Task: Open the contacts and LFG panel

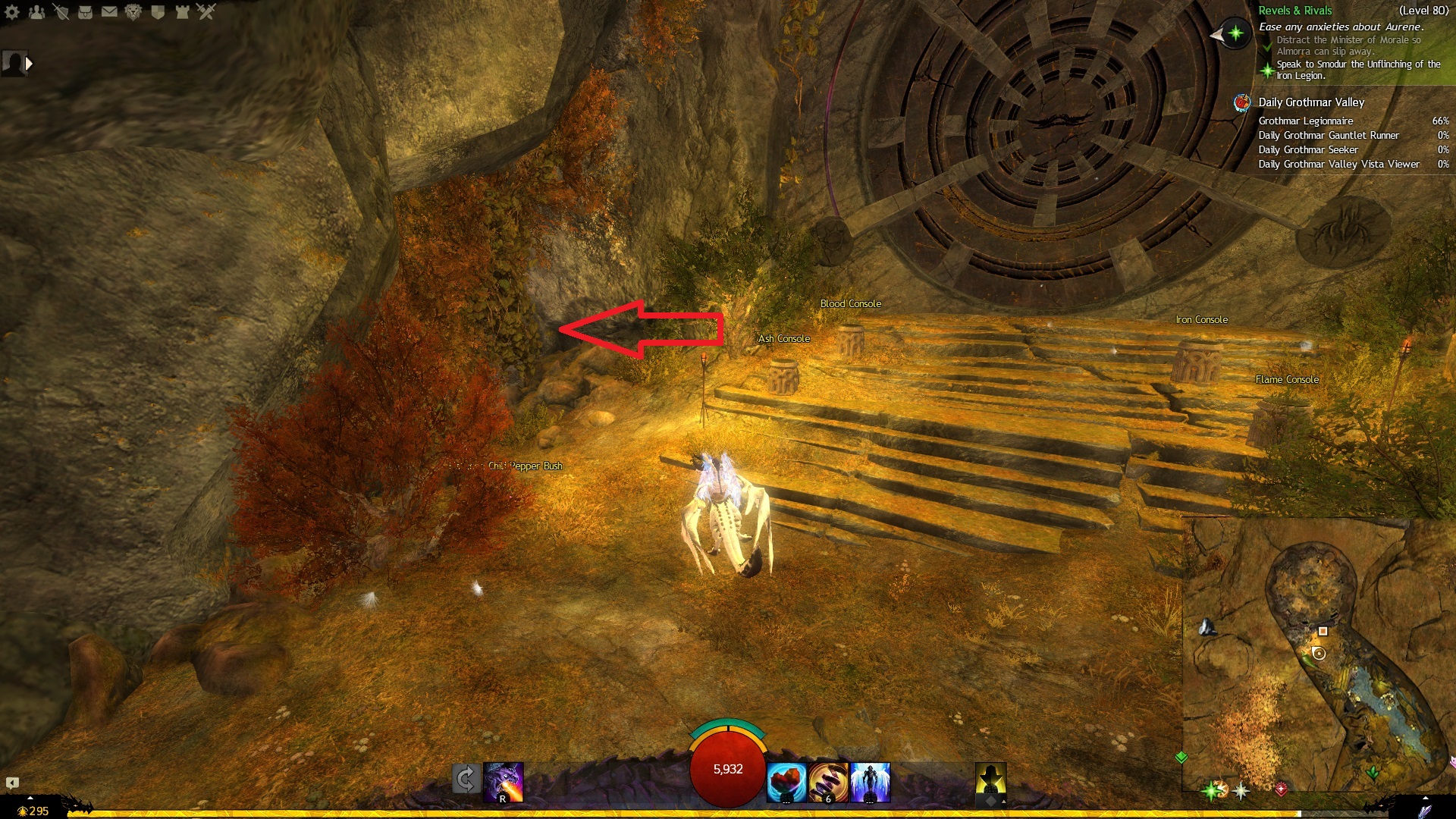Action: pos(36,12)
